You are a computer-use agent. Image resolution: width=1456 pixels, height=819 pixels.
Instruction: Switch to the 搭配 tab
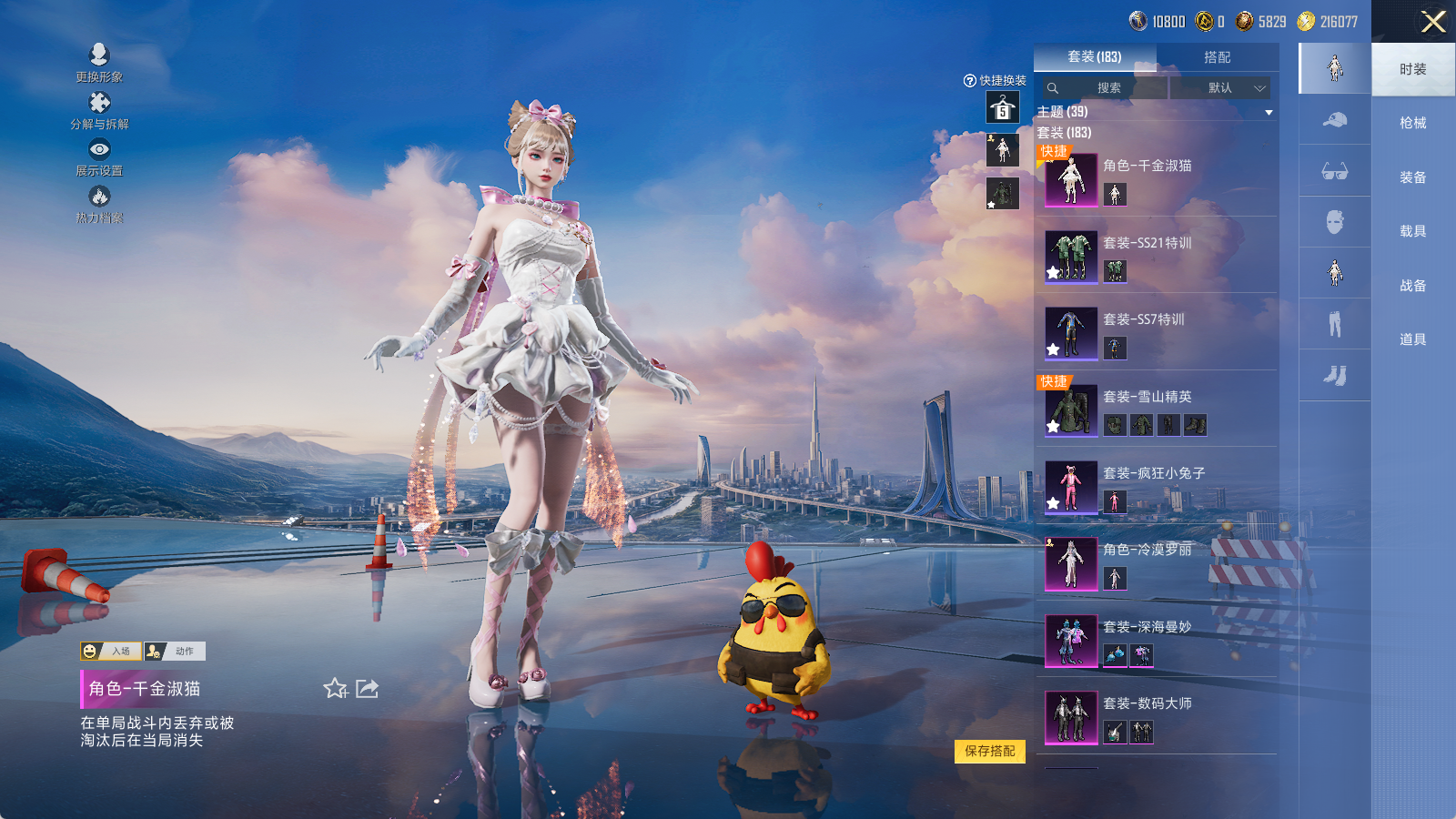pyautogui.click(x=1217, y=57)
